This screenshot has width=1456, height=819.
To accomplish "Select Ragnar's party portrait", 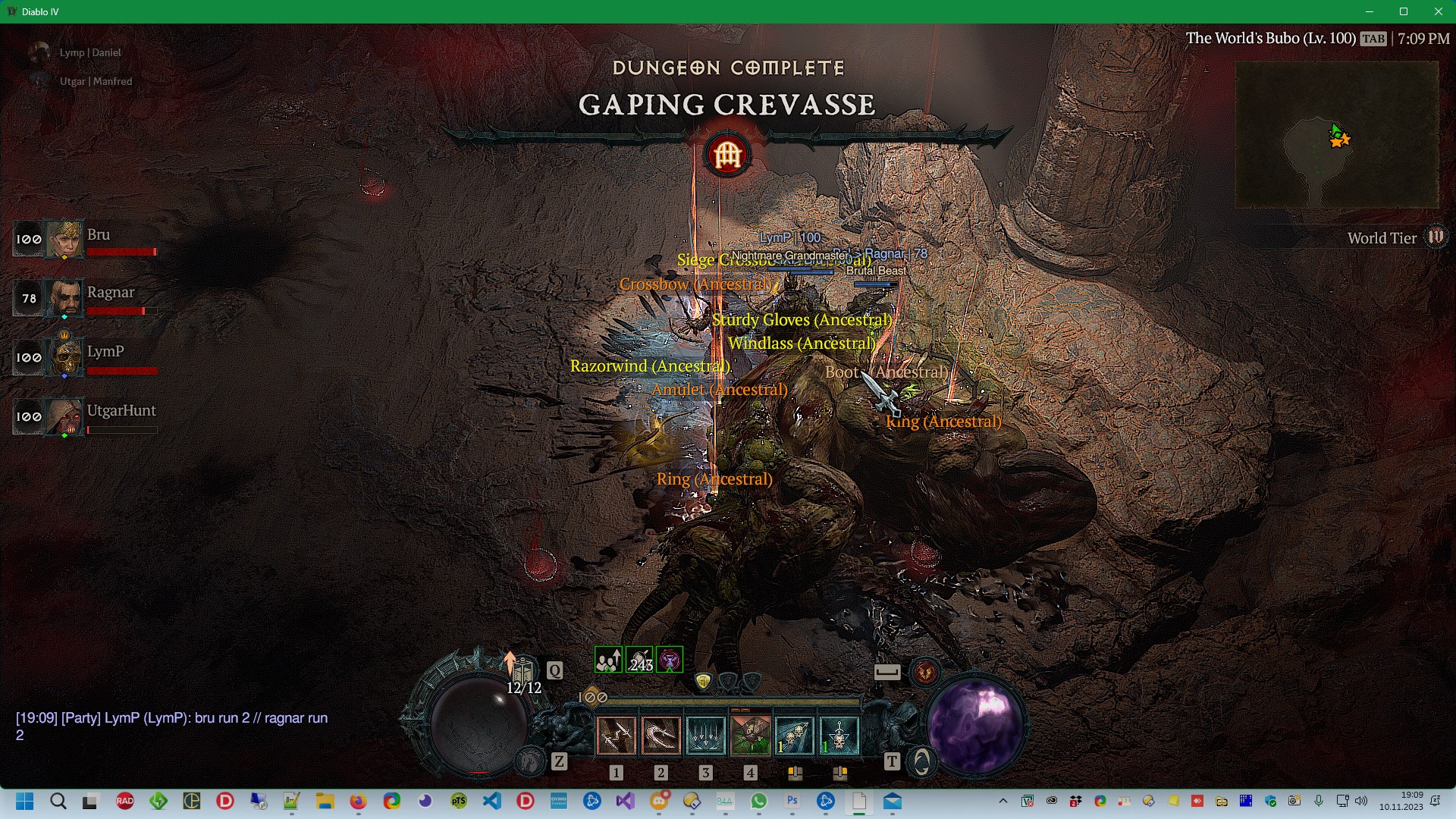I will [64, 298].
